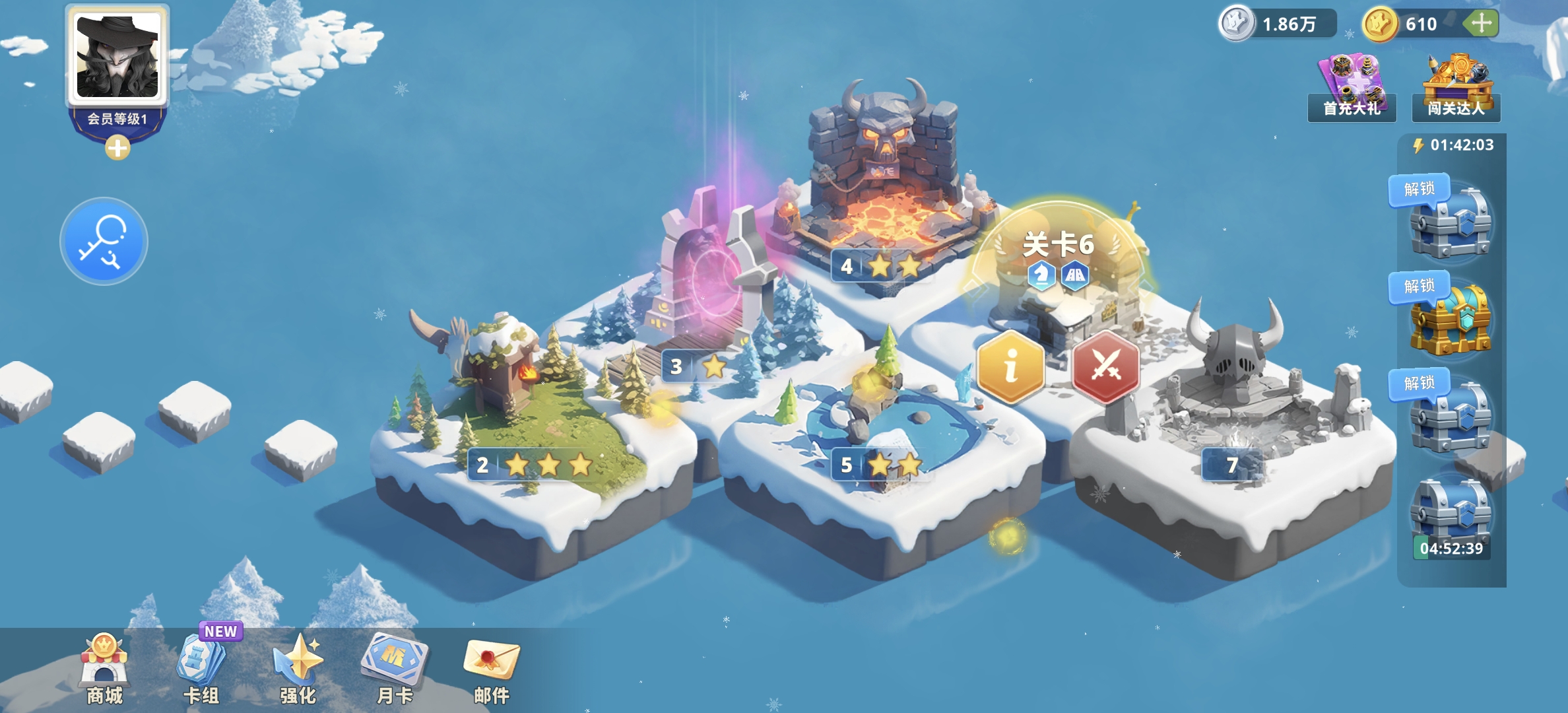Click the player avatar portrait
This screenshot has height=713, width=1568.
pyautogui.click(x=117, y=57)
